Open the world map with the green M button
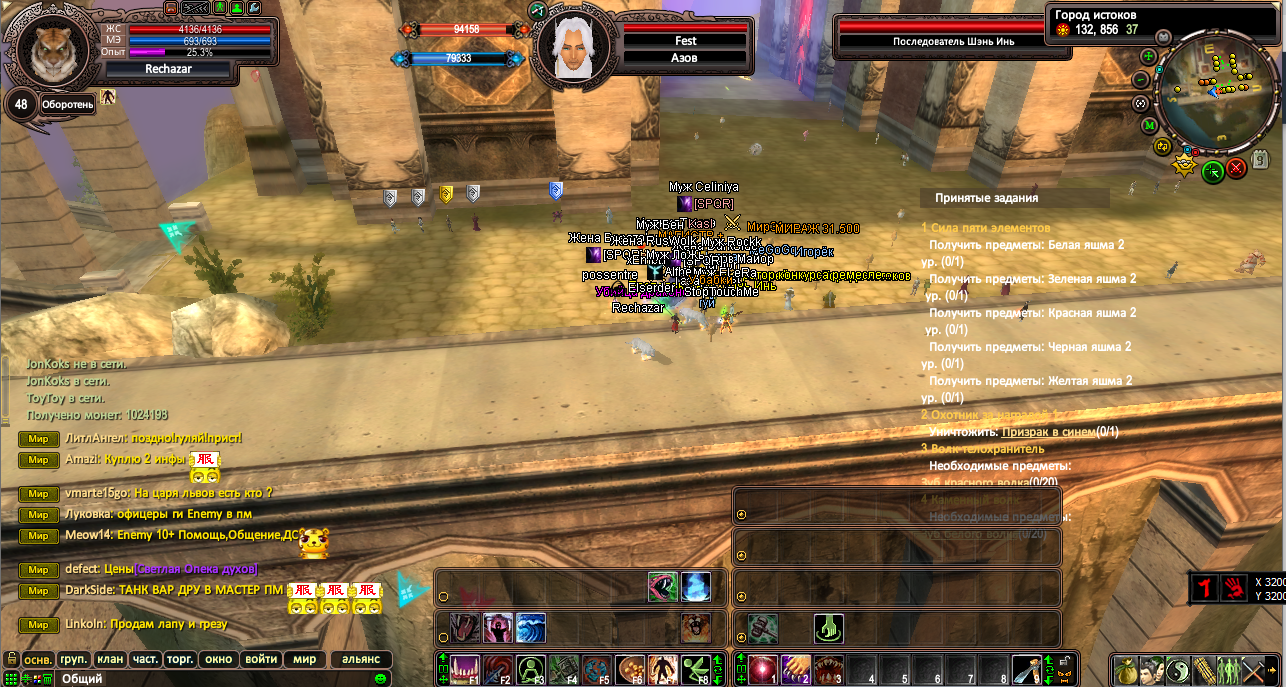Viewport: 1286px width, 687px height. [1149, 126]
